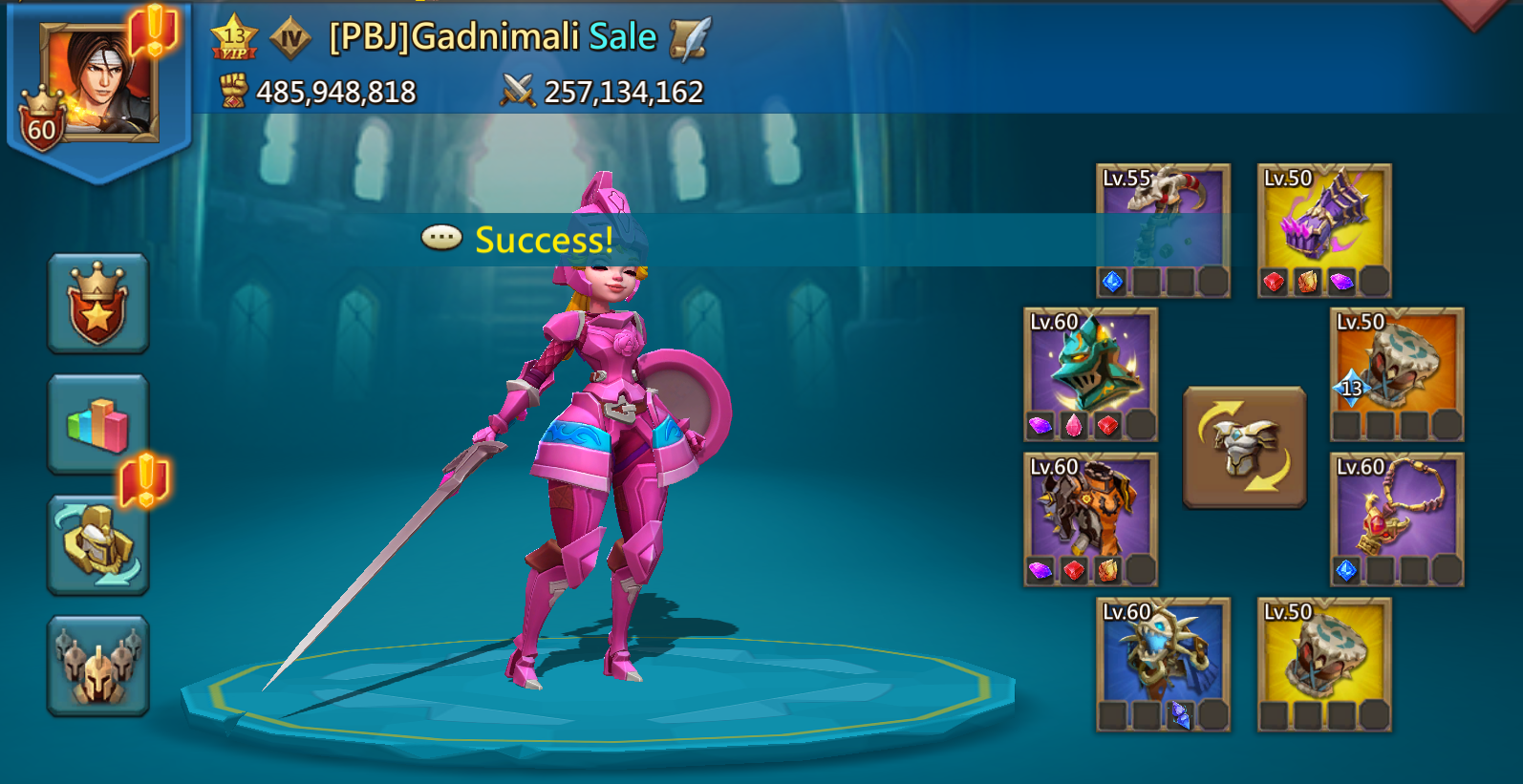Open the gold helmet swap button
Screen dimensions: 1523x784
coord(98,544)
